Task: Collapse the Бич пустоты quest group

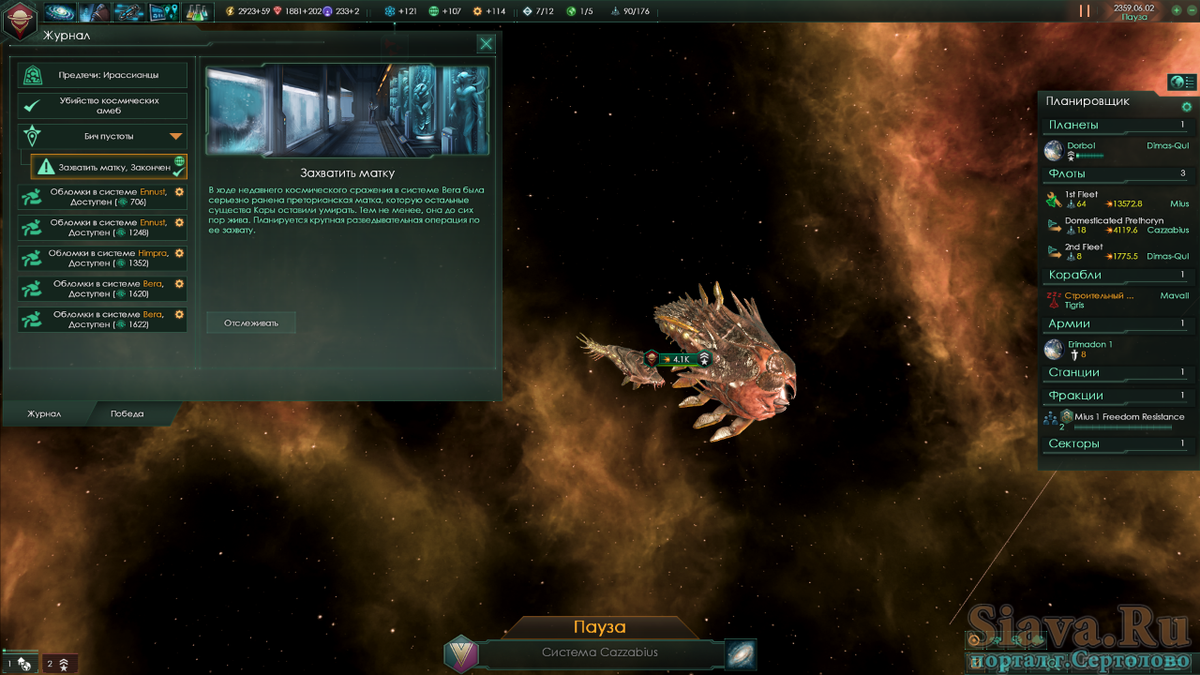Action: click(176, 136)
